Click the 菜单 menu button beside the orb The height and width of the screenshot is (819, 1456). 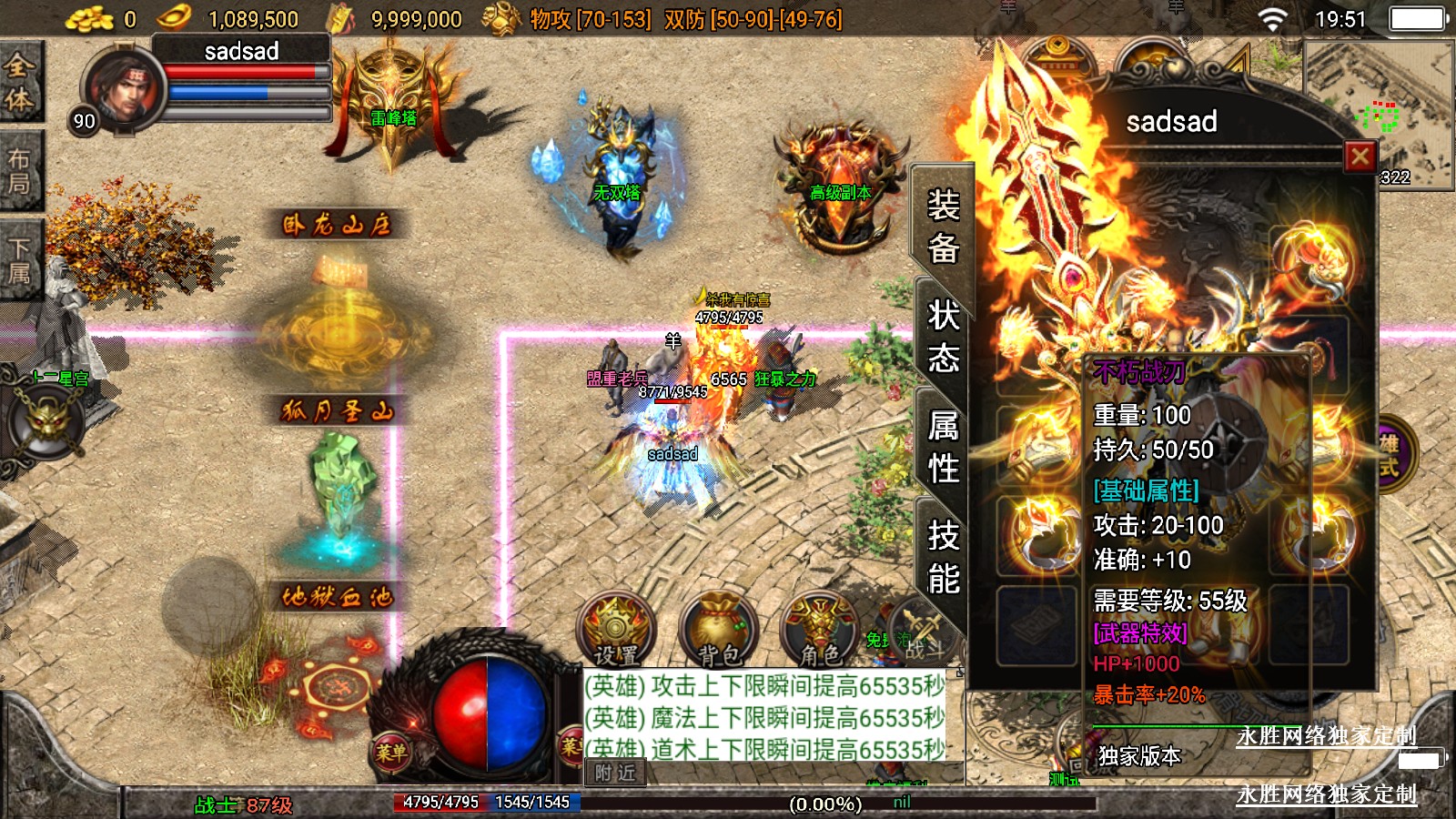[392, 752]
